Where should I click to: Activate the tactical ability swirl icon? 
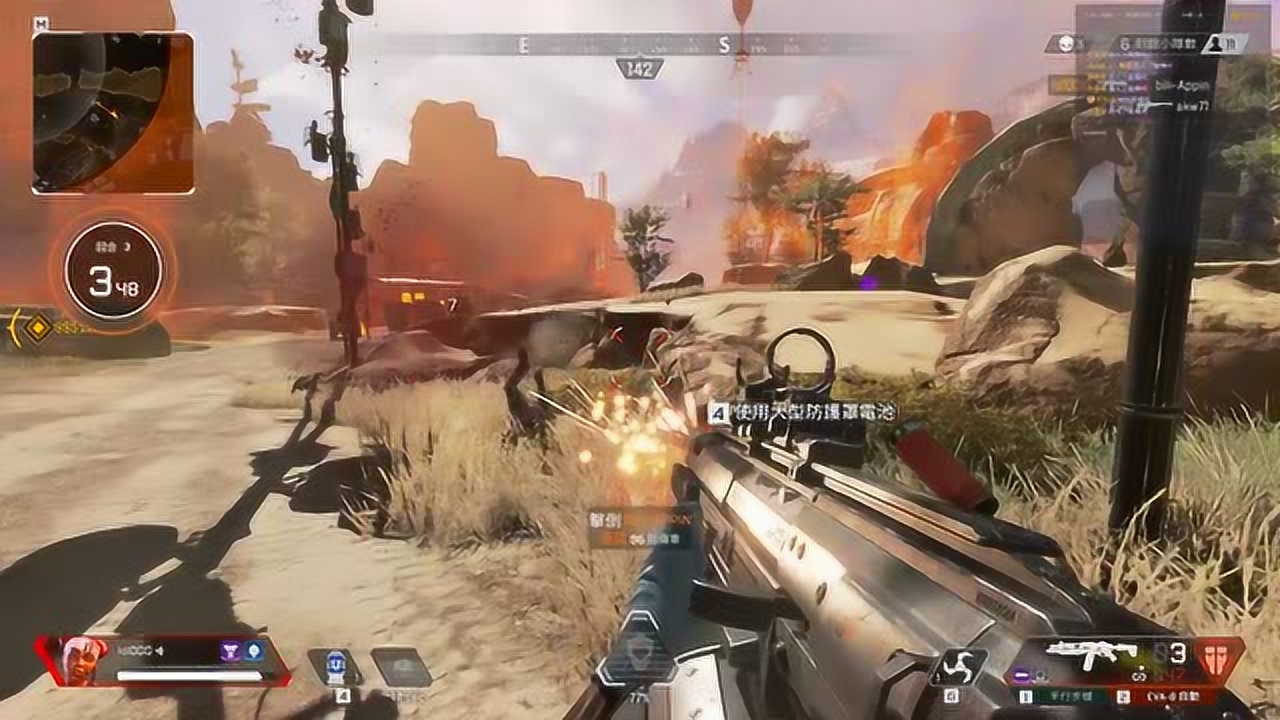[x=958, y=667]
